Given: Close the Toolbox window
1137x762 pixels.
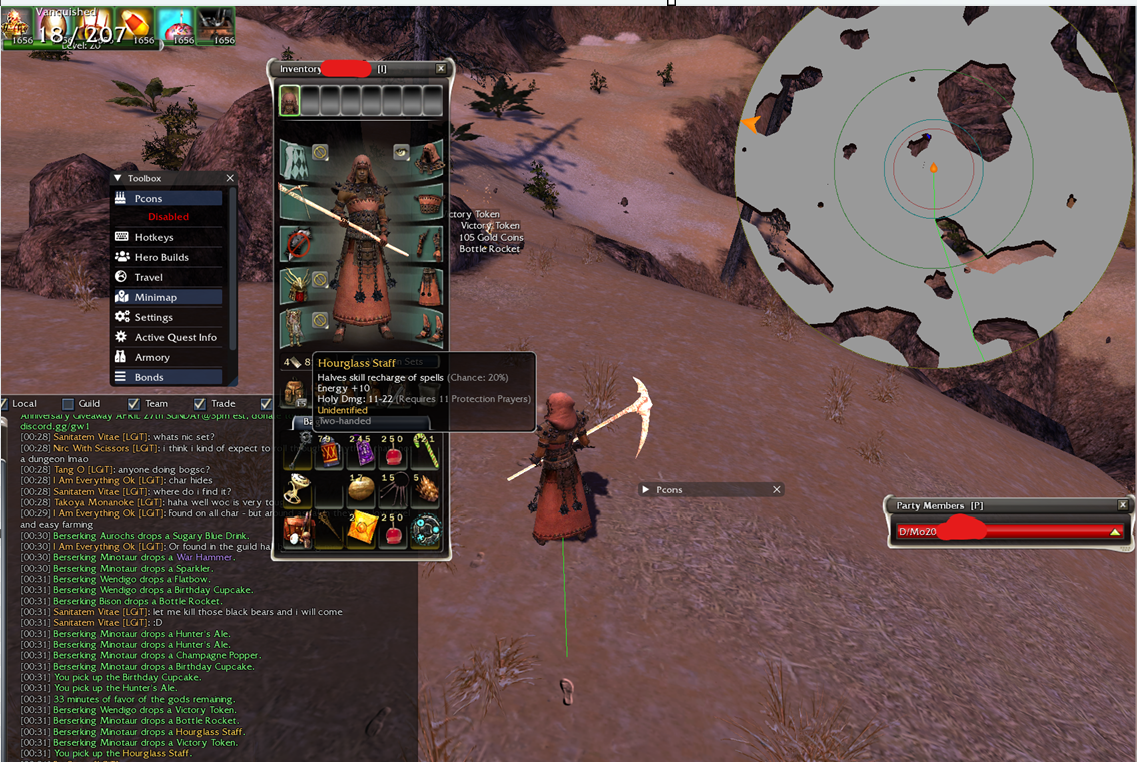Looking at the screenshot, I should pyautogui.click(x=230, y=178).
